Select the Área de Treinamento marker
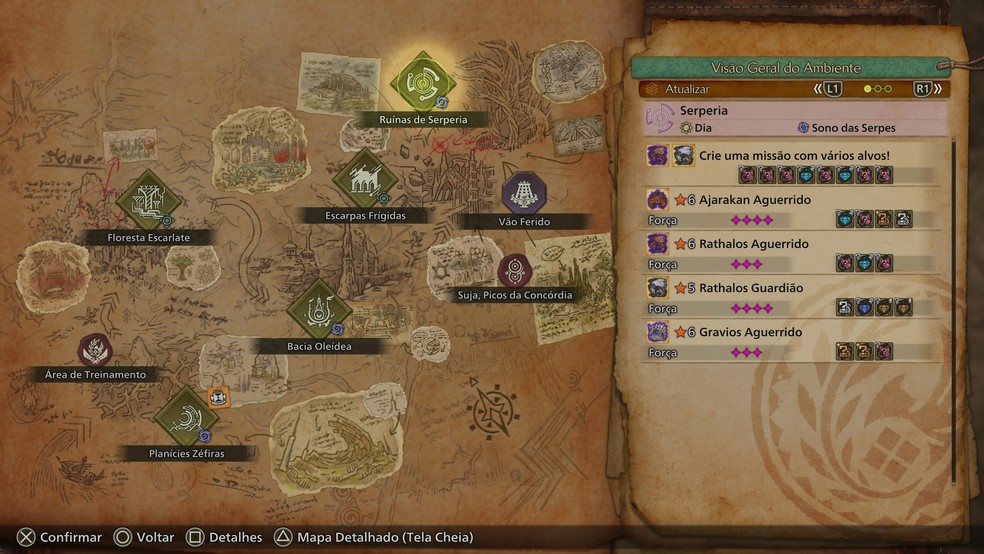This screenshot has width=984, height=554. (x=95, y=350)
